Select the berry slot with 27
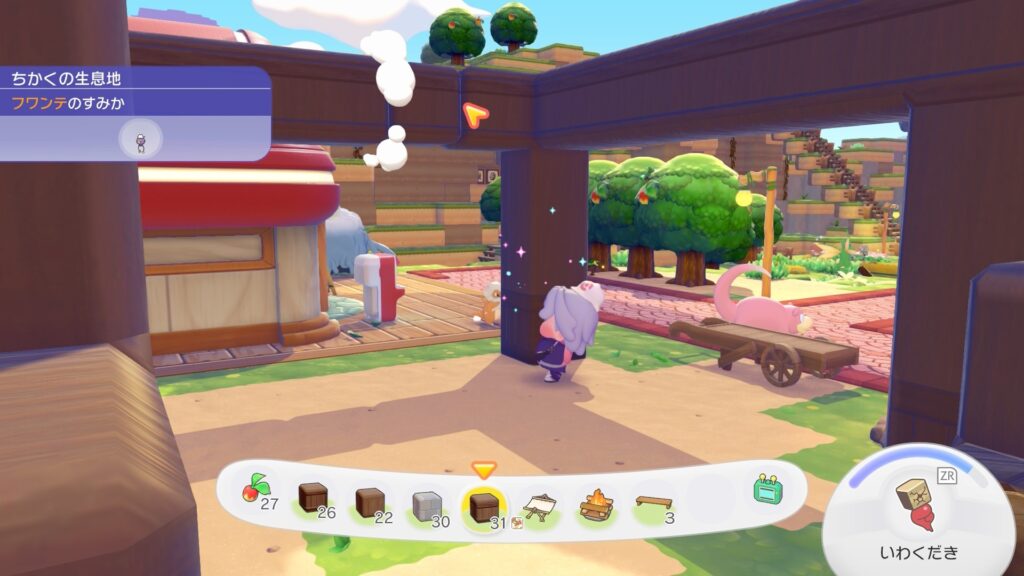 (x=255, y=491)
